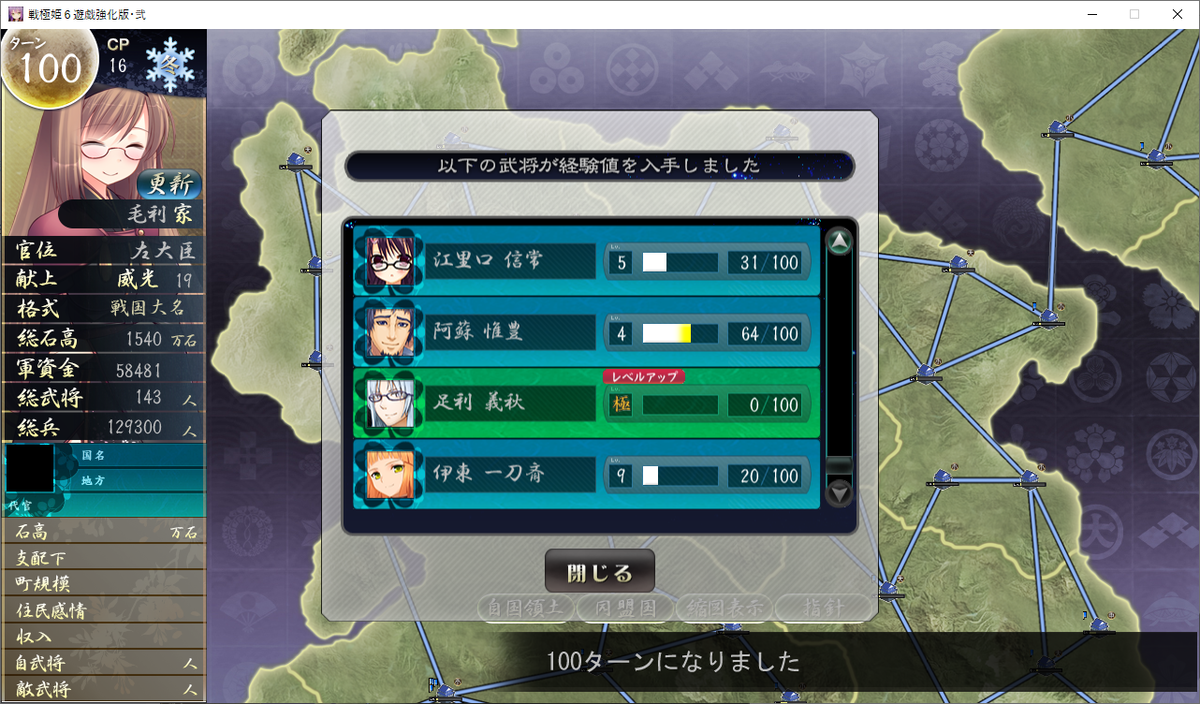Close the experience gain dialog with 閉じる
The width and height of the screenshot is (1200, 704).
[599, 572]
